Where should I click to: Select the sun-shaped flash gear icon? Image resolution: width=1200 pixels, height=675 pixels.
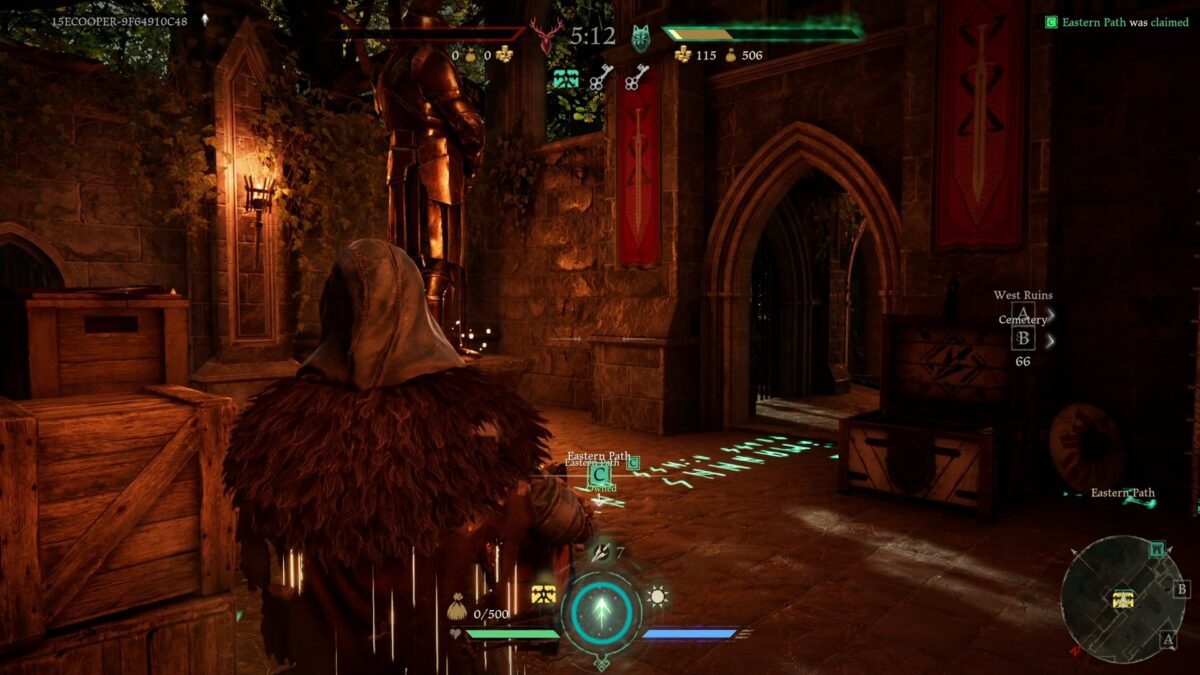point(657,596)
